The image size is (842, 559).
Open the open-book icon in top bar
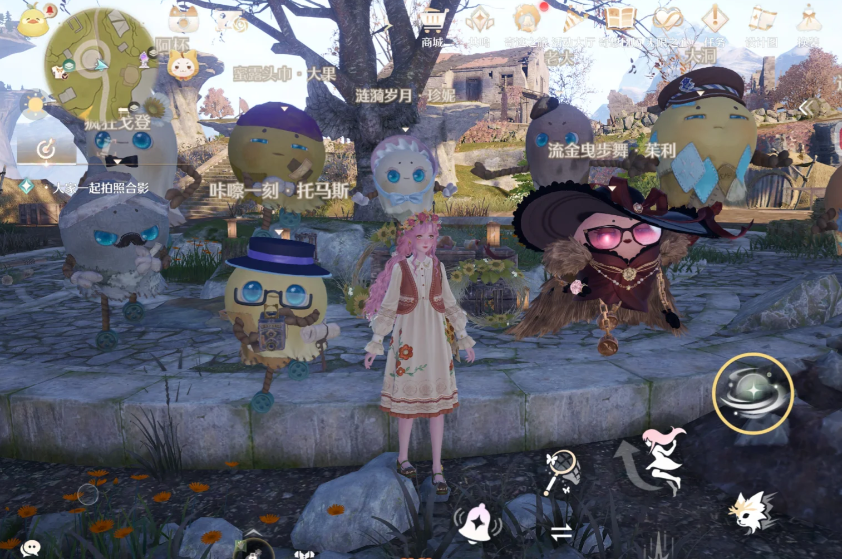click(620, 18)
